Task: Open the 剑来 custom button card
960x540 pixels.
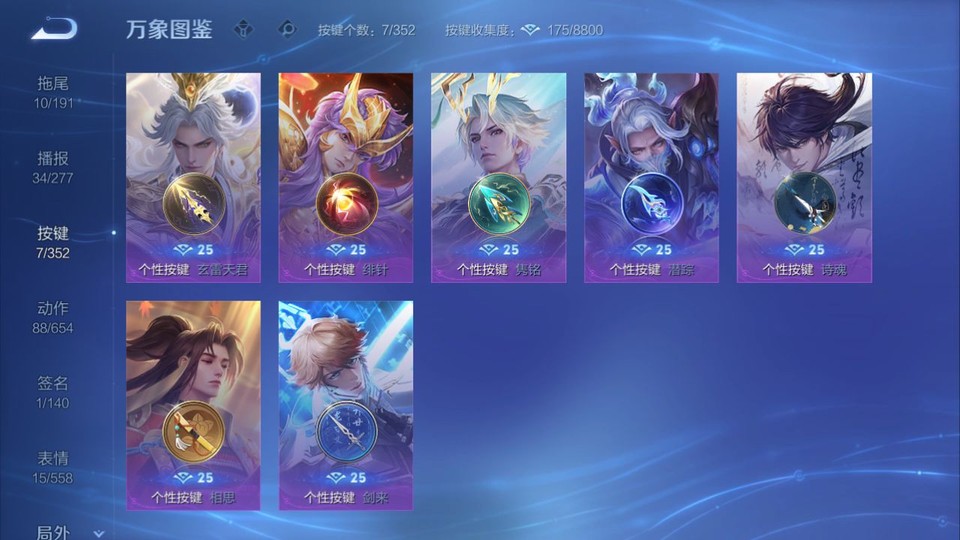Action: [346, 405]
